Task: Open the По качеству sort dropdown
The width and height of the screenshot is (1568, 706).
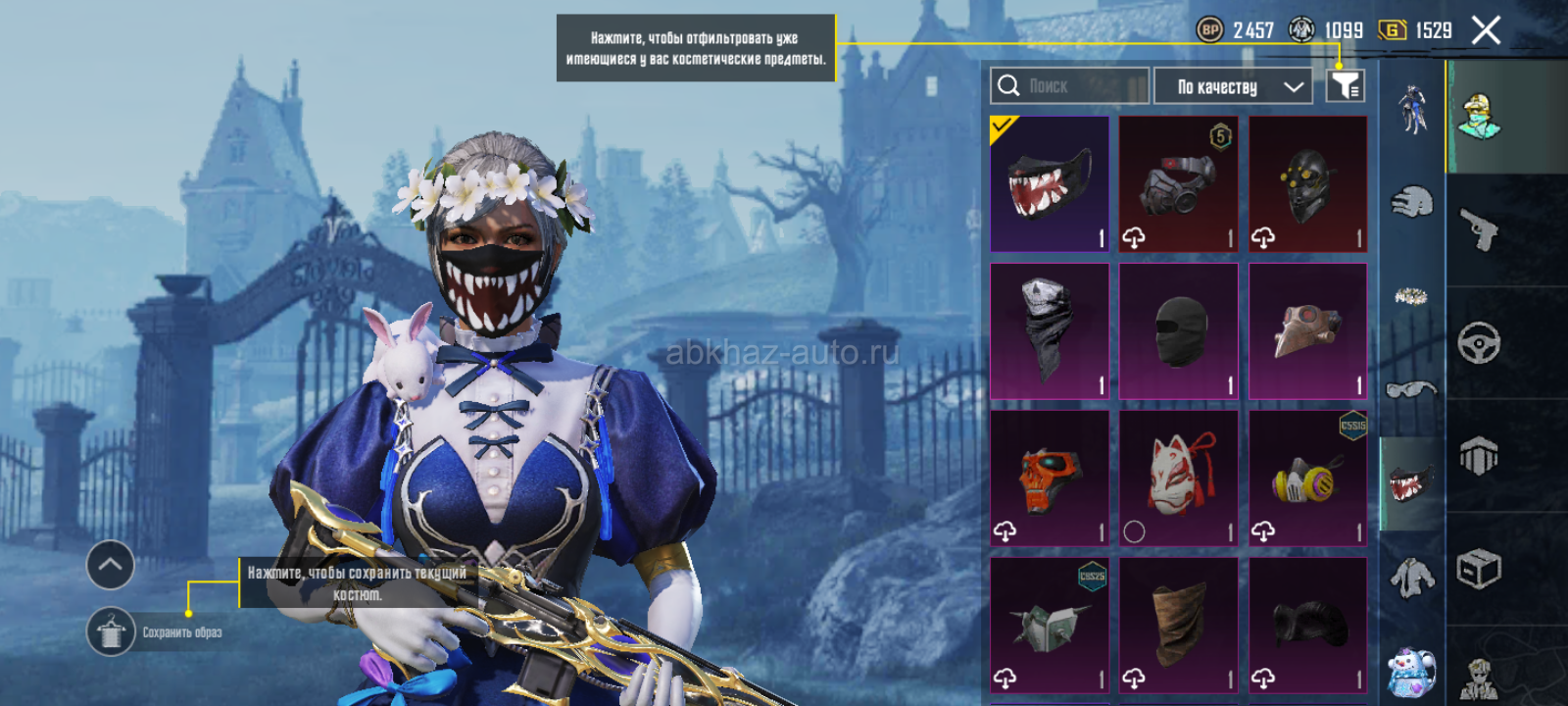Action: 1233,86
